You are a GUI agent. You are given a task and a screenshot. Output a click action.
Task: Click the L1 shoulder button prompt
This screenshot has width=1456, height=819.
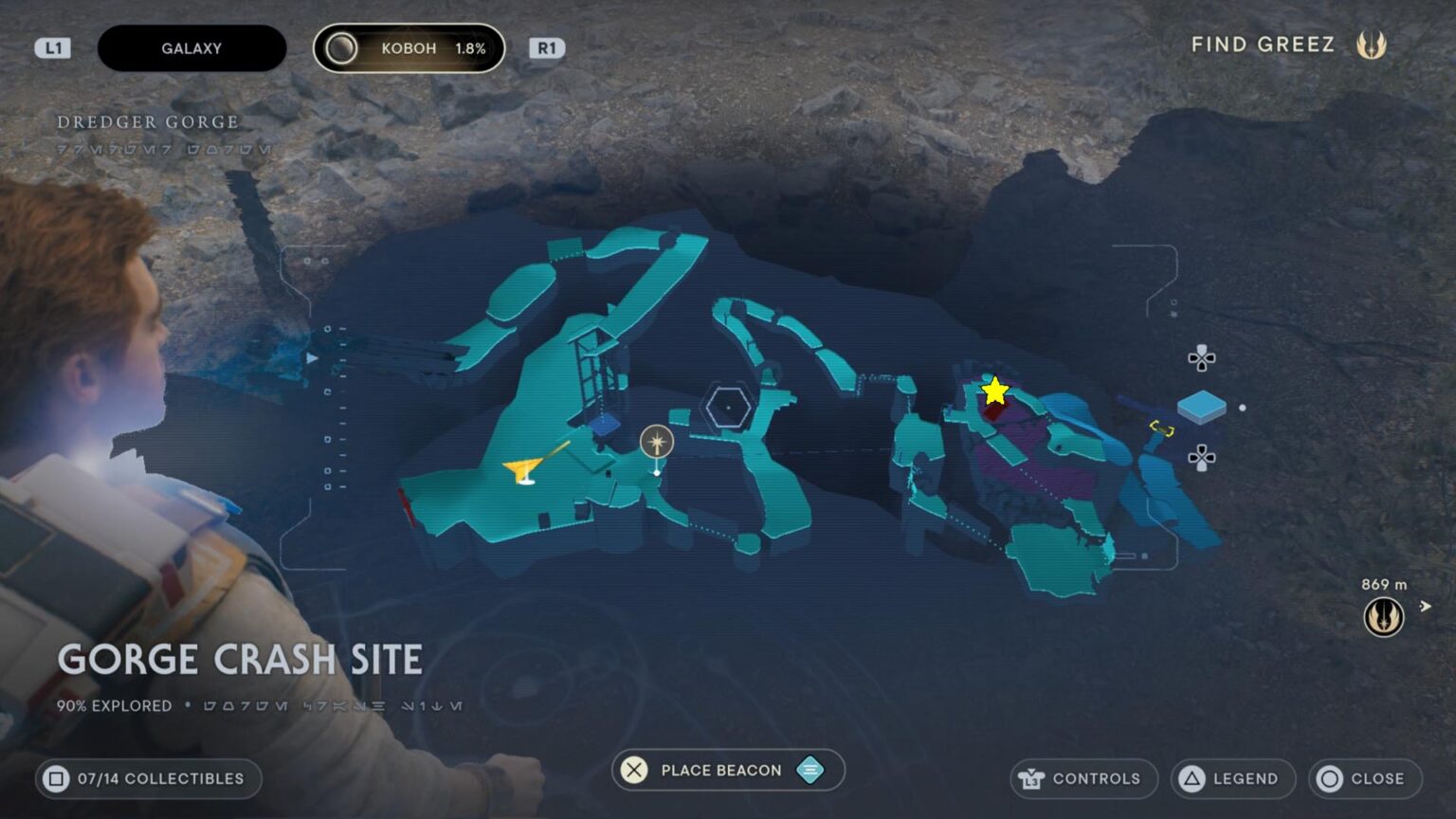[54, 47]
